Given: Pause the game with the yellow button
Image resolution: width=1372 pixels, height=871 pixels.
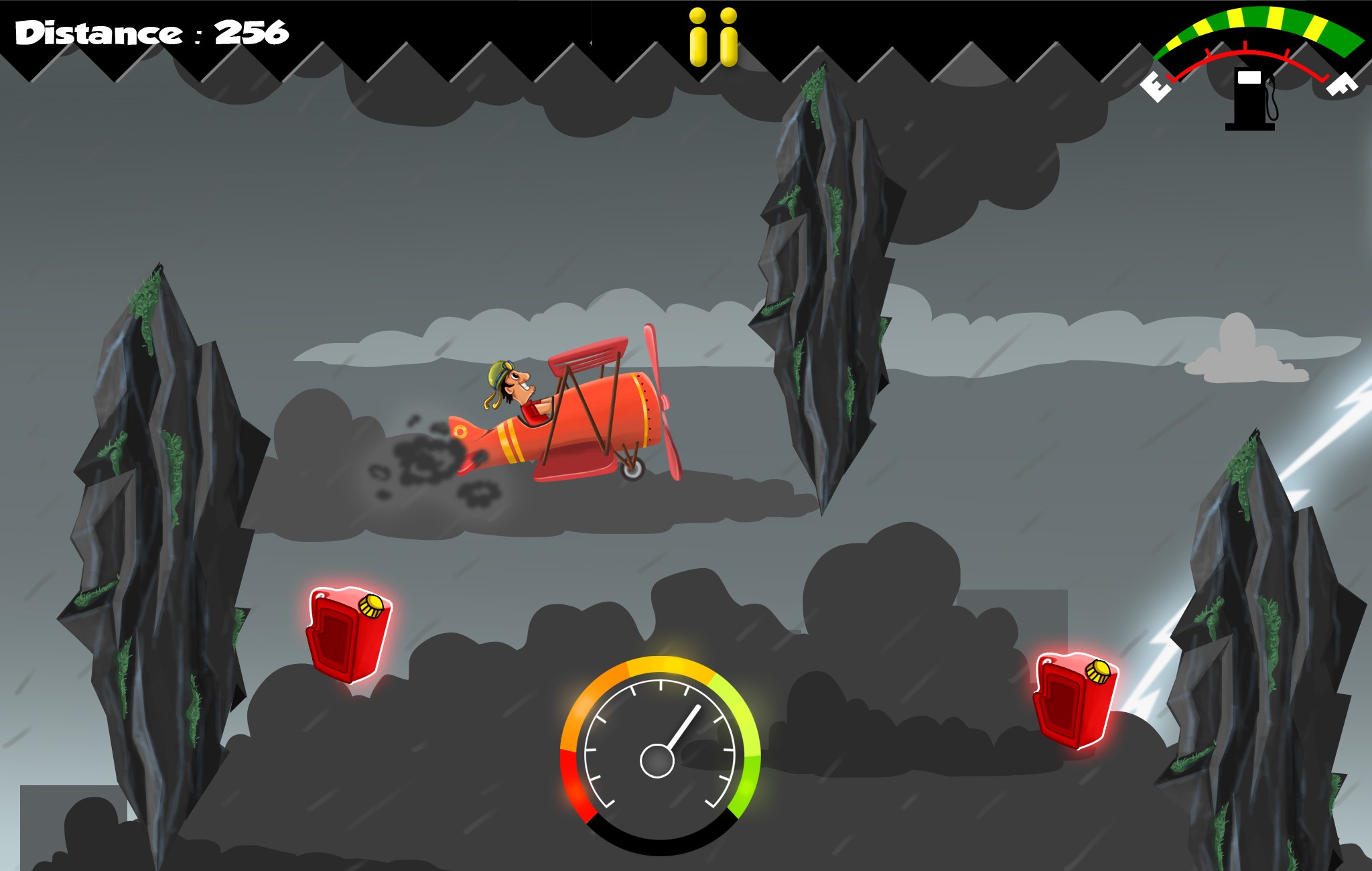Looking at the screenshot, I should click(x=713, y=38).
